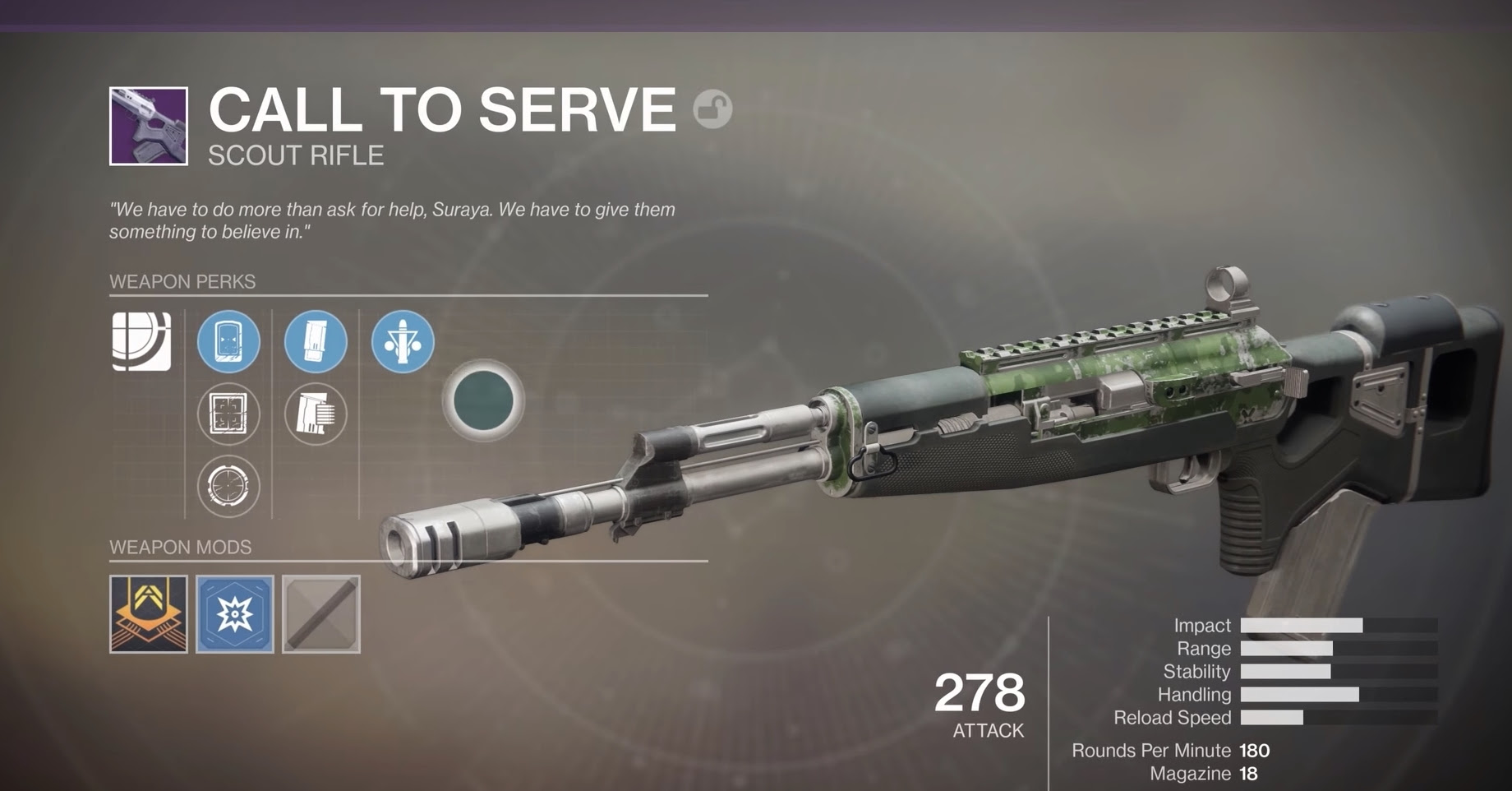Click the empty weapon mod slot
Viewport: 1512px width, 791px height.
(x=320, y=613)
